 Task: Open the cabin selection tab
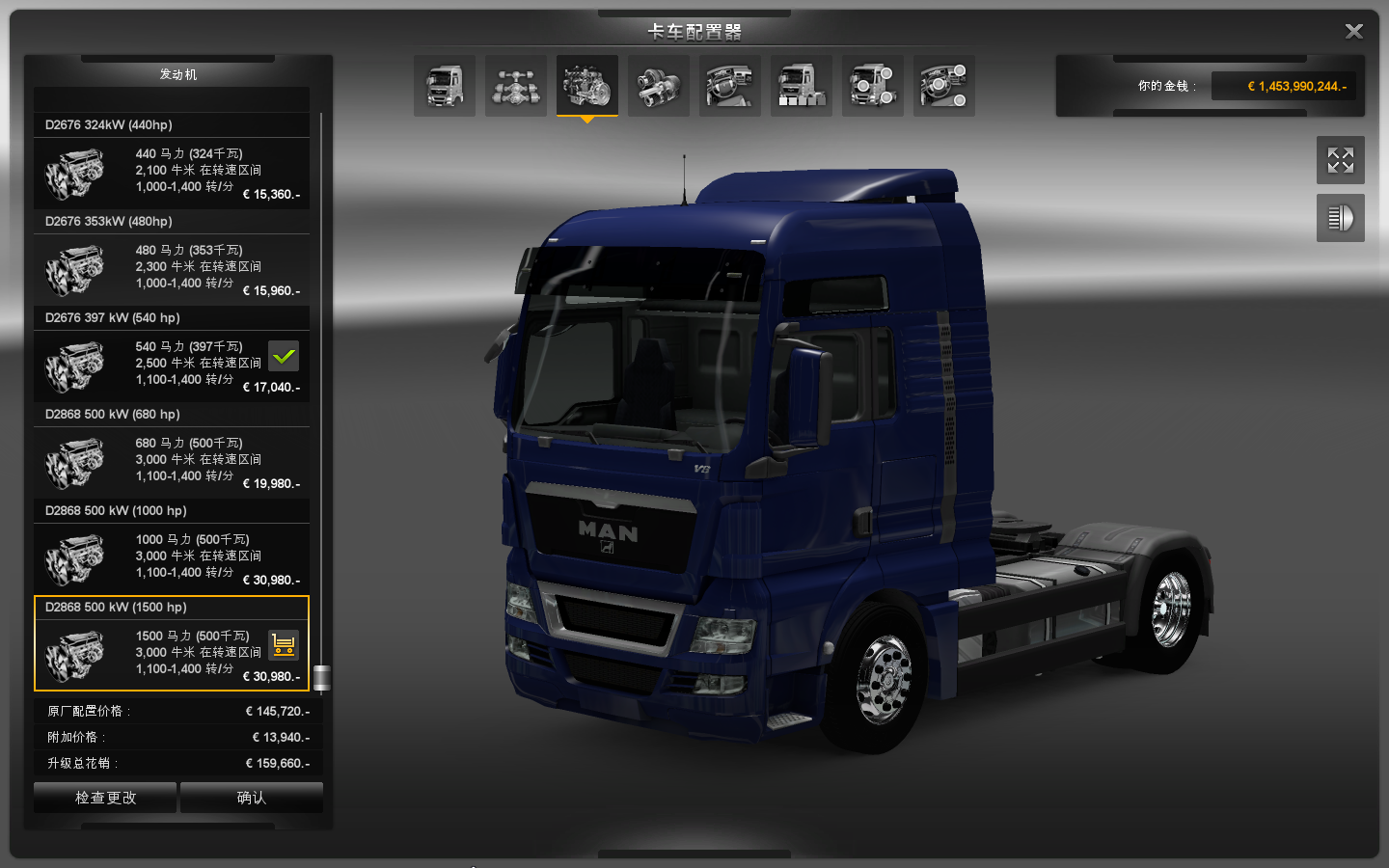click(x=445, y=86)
